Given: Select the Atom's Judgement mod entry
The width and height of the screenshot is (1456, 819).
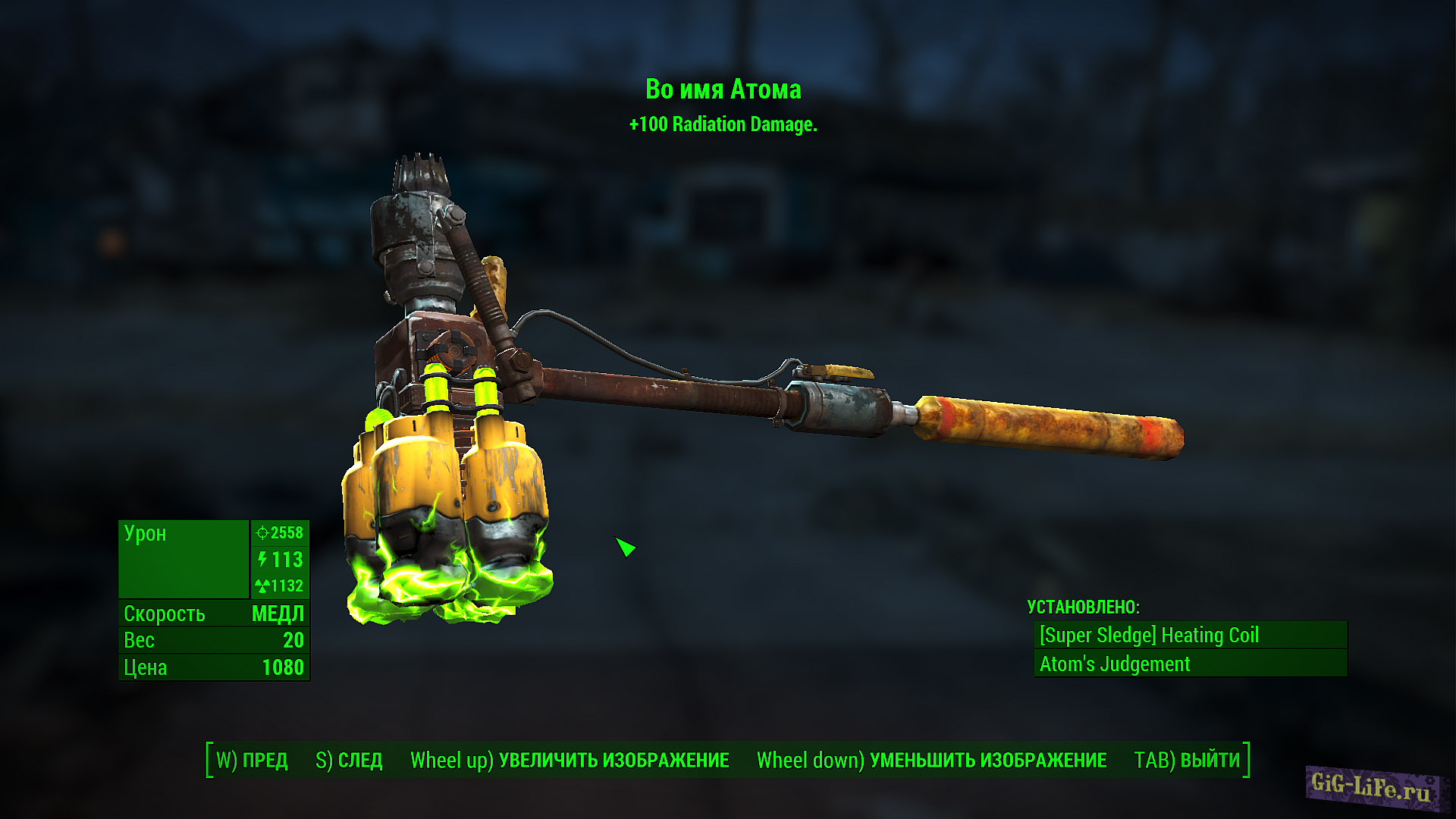Looking at the screenshot, I should 1189,664.
